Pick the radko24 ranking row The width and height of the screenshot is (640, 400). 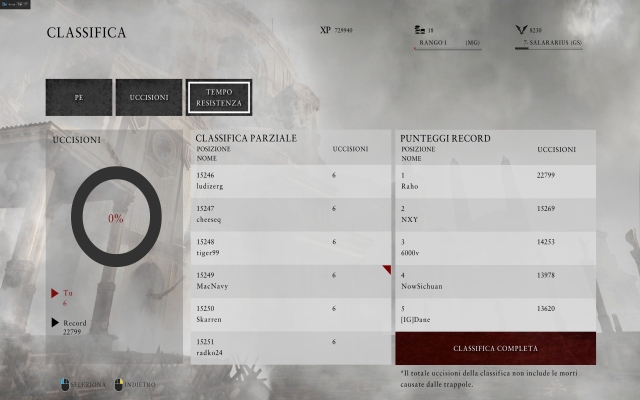291,346
